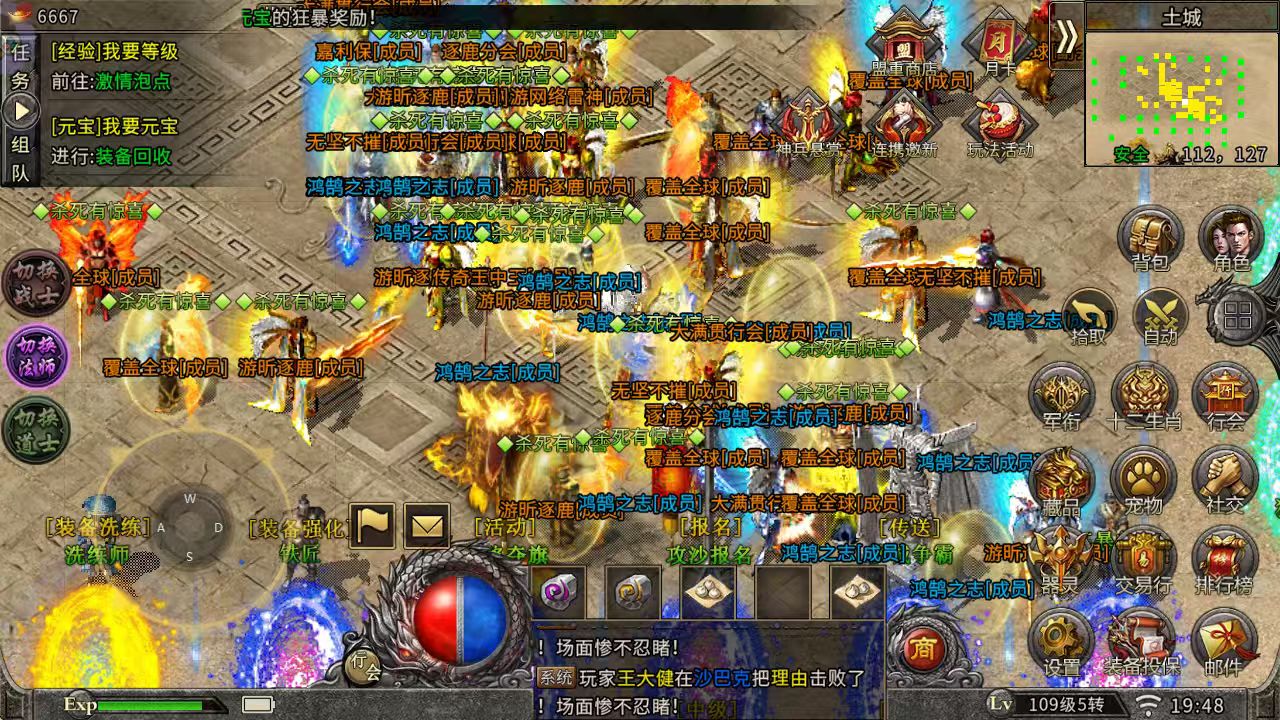Open the 军衔 military rank panel

pos(1062,393)
